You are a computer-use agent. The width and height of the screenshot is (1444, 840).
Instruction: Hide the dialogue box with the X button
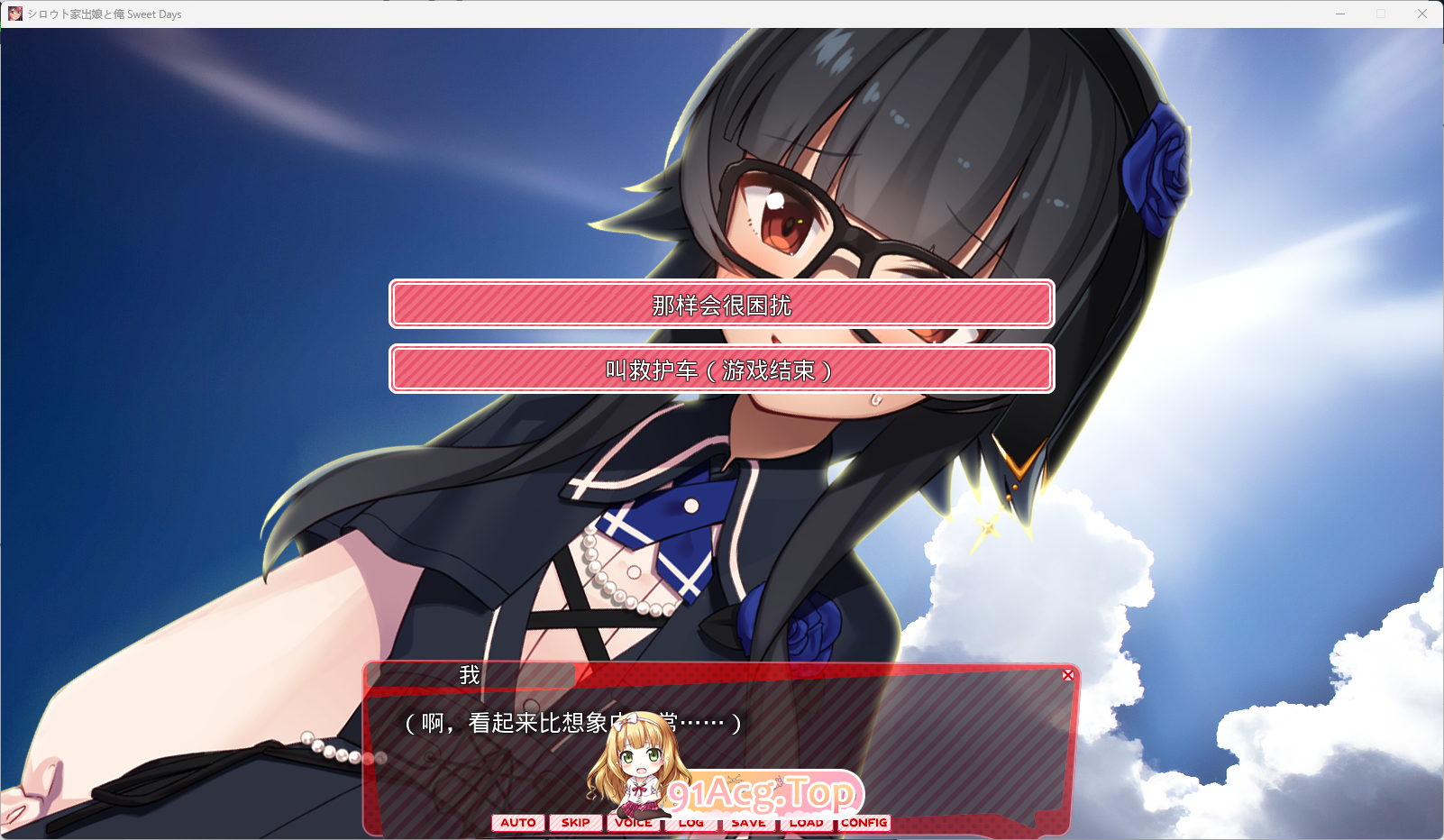1069,674
